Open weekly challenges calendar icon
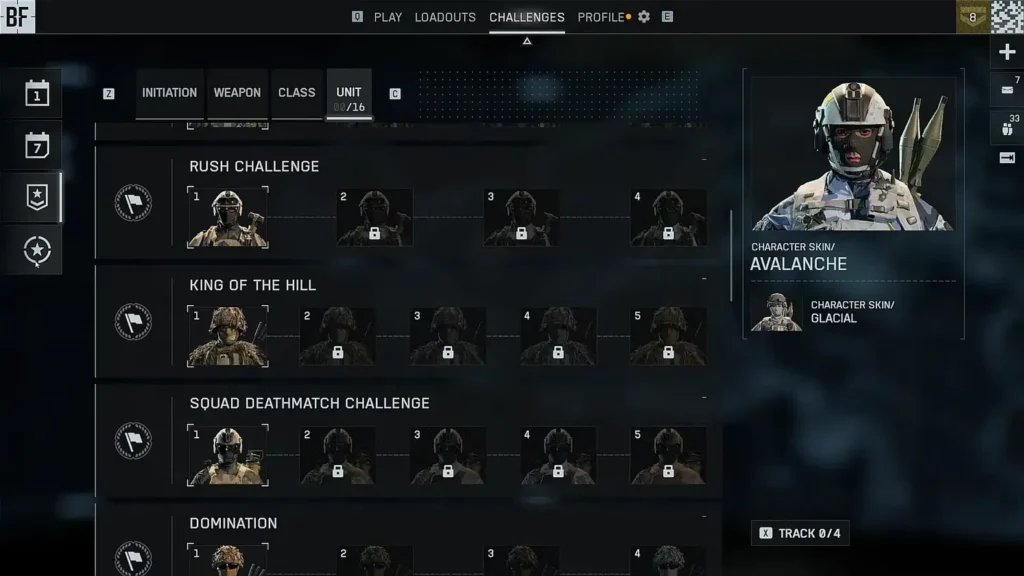1024x576 pixels. pos(37,146)
